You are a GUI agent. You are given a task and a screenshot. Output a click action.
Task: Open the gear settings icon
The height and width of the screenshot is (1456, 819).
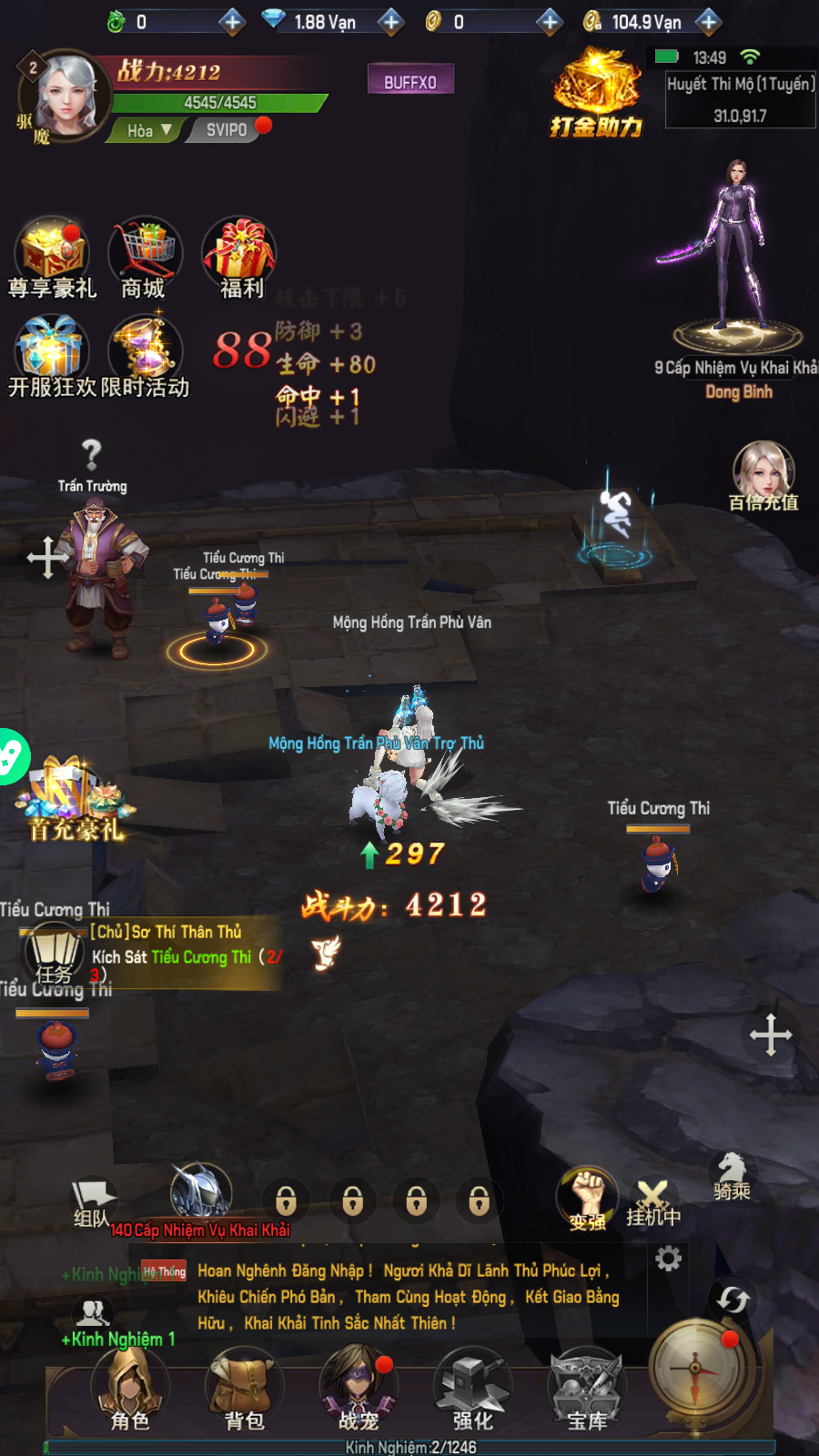pos(669,1259)
